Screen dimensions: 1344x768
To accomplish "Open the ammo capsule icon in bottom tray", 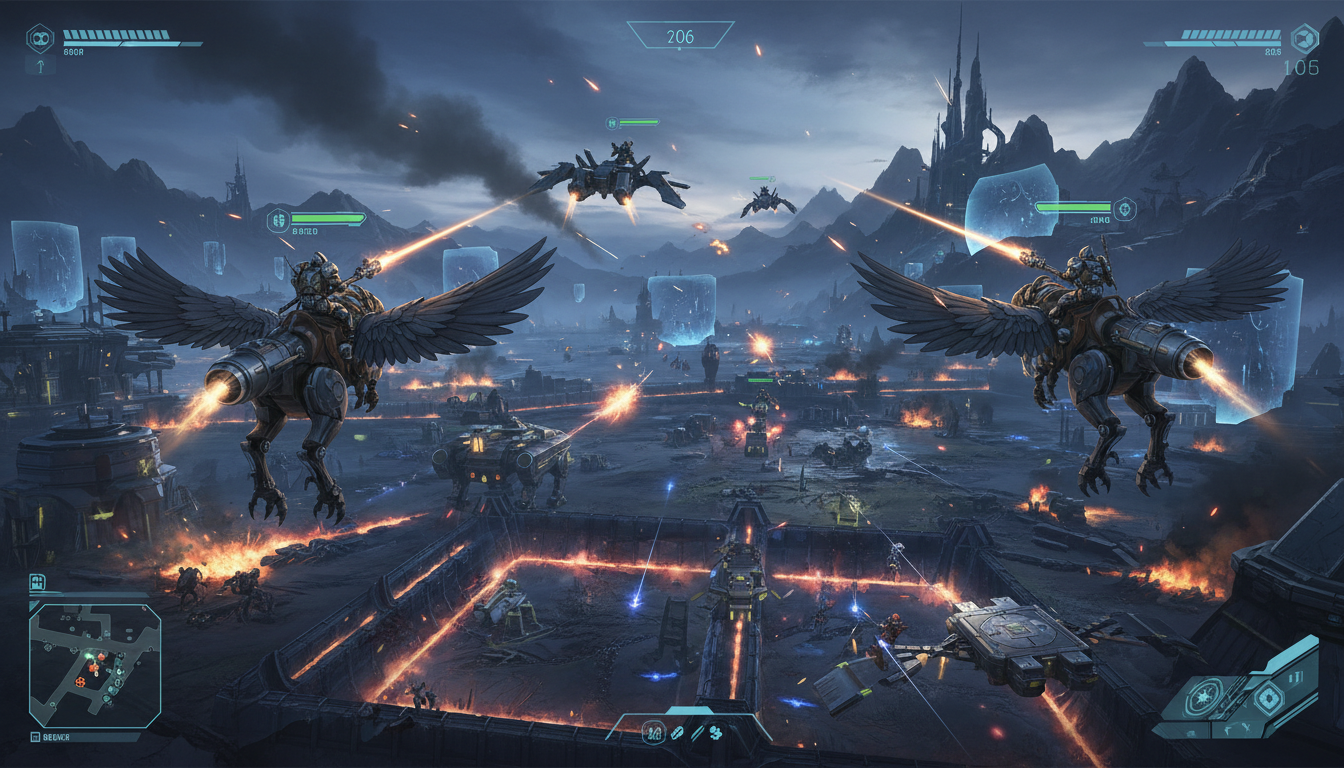I will tap(678, 733).
